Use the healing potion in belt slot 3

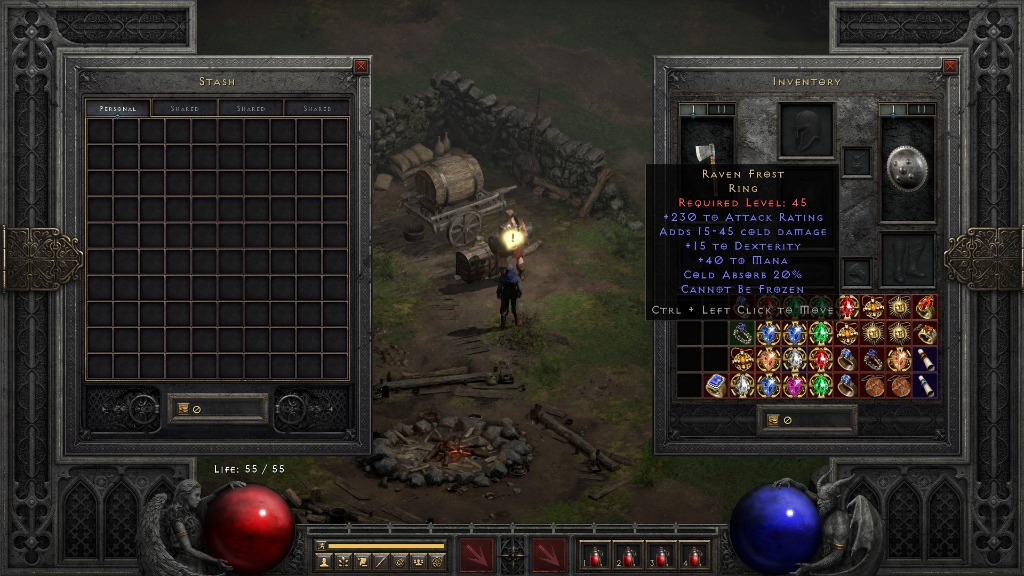coord(659,555)
